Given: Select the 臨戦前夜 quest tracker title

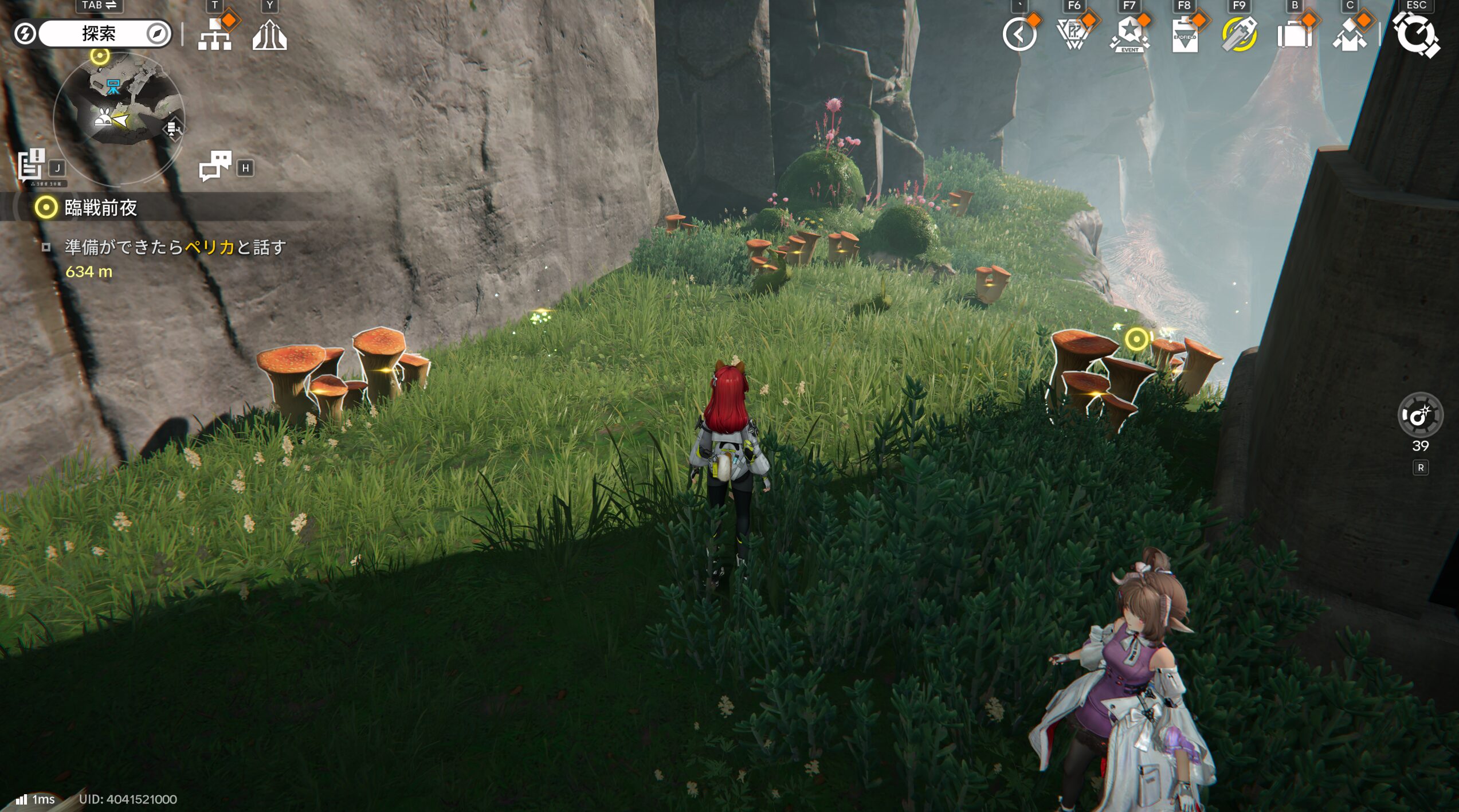Looking at the screenshot, I should click(x=100, y=207).
